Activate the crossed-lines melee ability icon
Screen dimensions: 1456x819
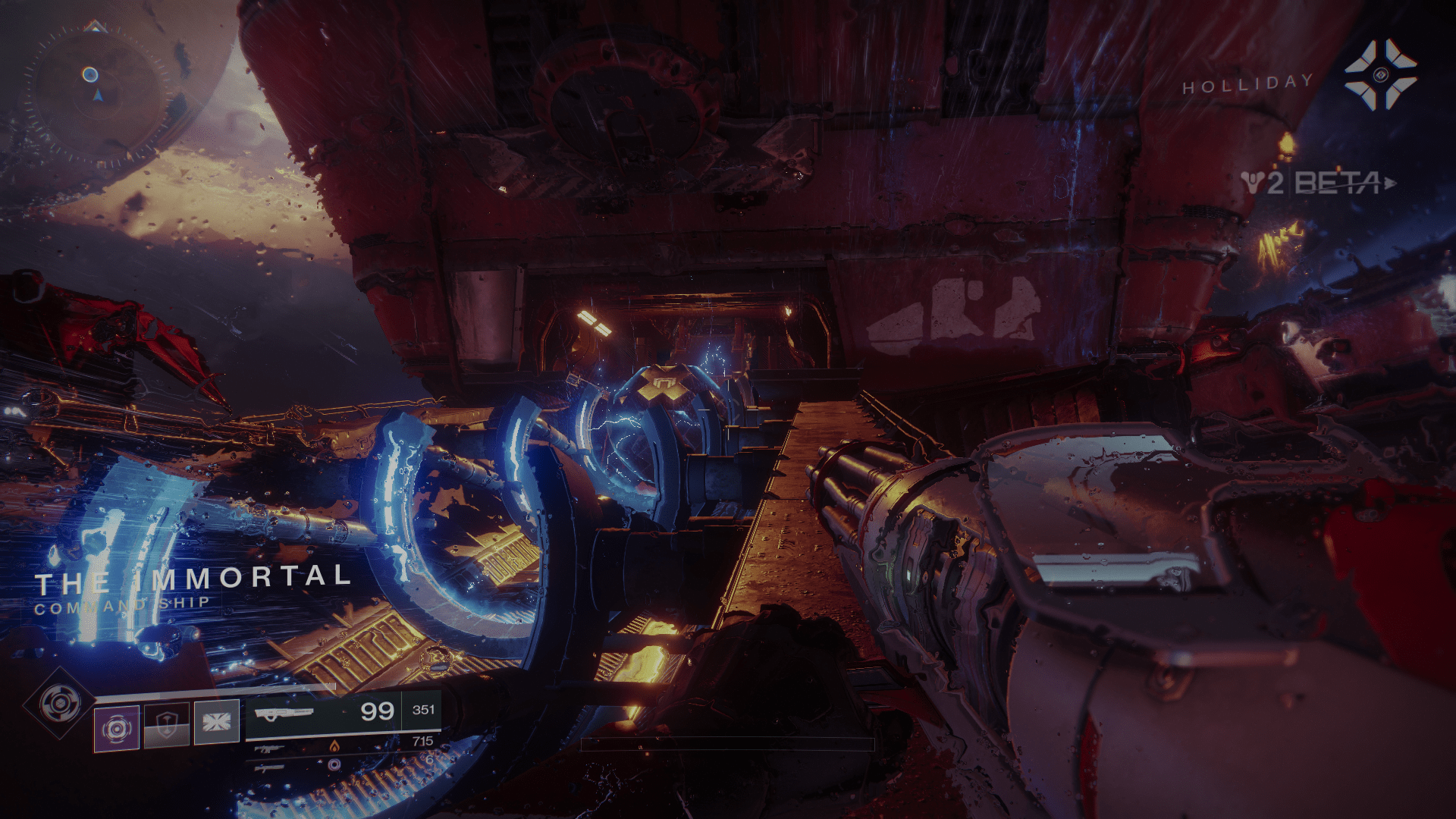(216, 722)
